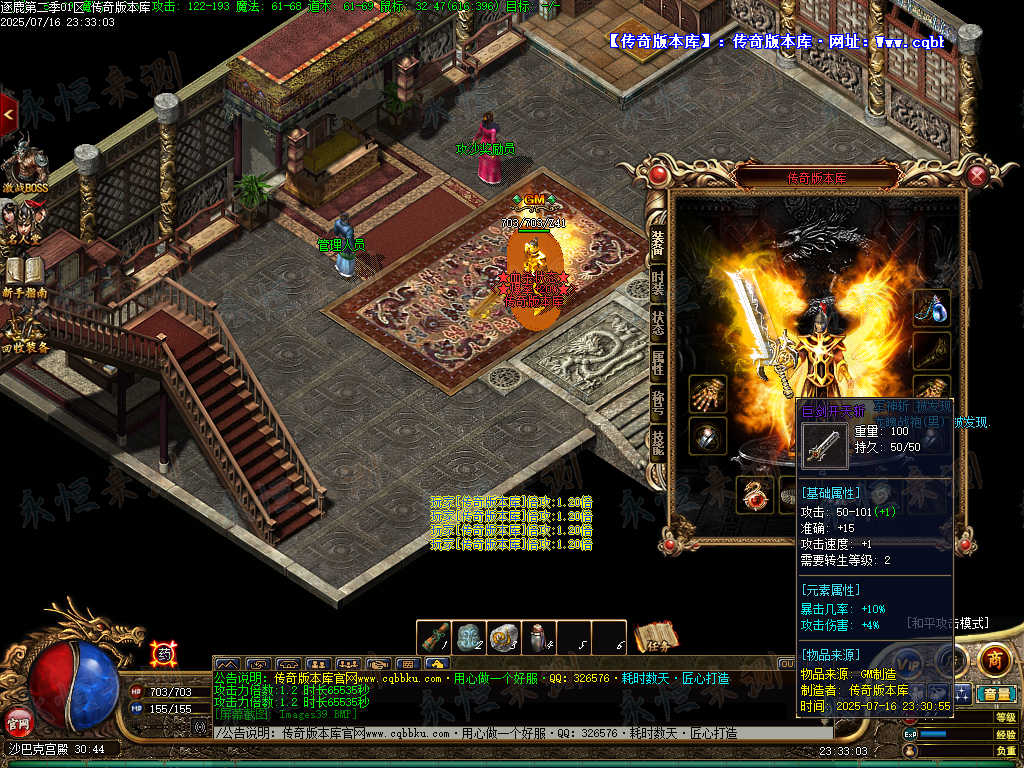Open the 商 shop button

(x=993, y=659)
